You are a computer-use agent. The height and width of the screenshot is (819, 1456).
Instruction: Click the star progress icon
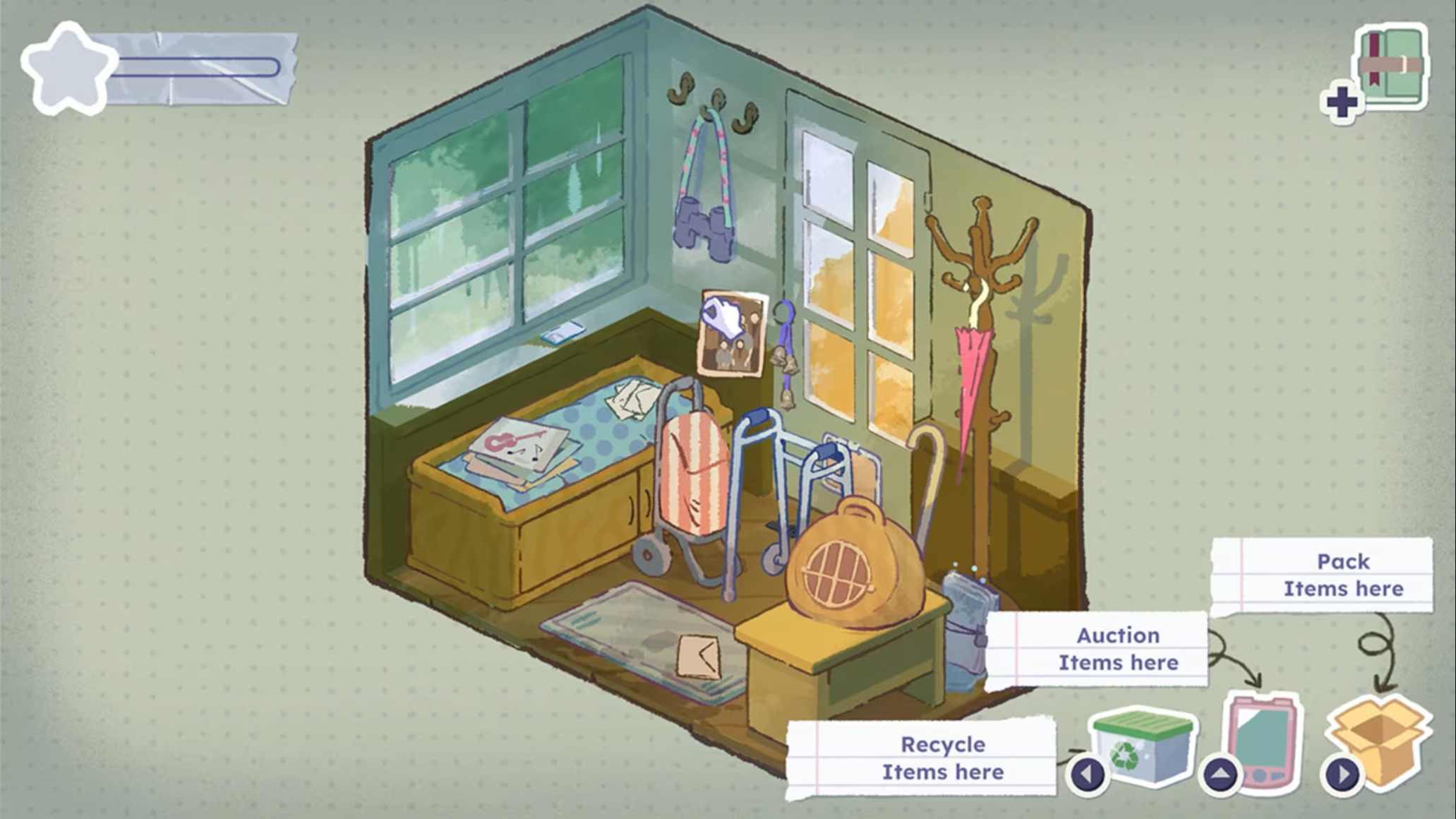[x=67, y=69]
